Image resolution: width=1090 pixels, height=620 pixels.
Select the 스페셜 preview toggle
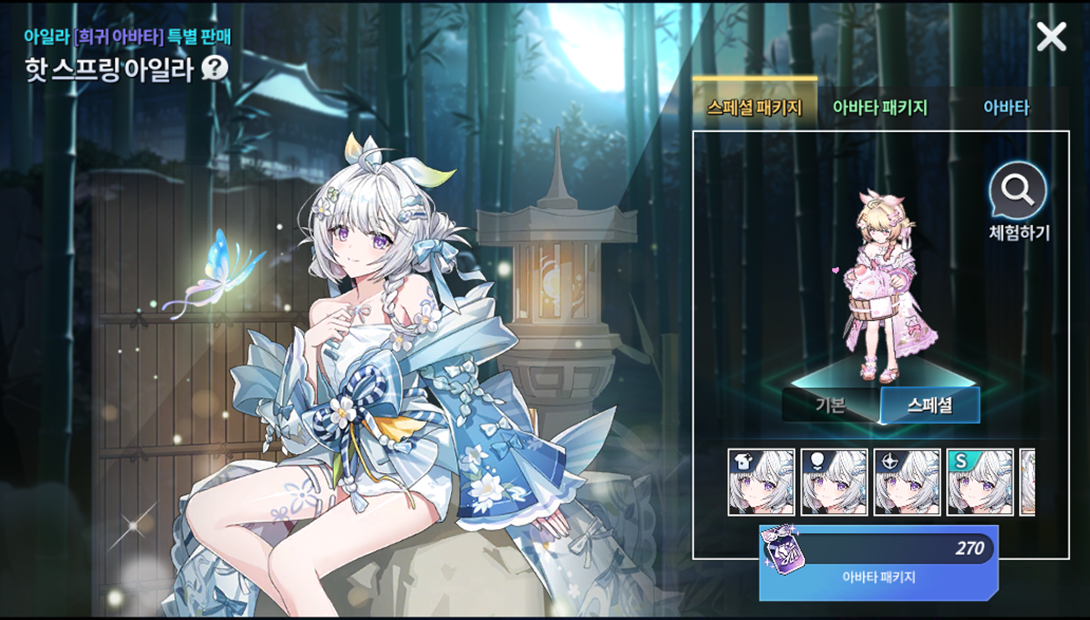[x=929, y=405]
